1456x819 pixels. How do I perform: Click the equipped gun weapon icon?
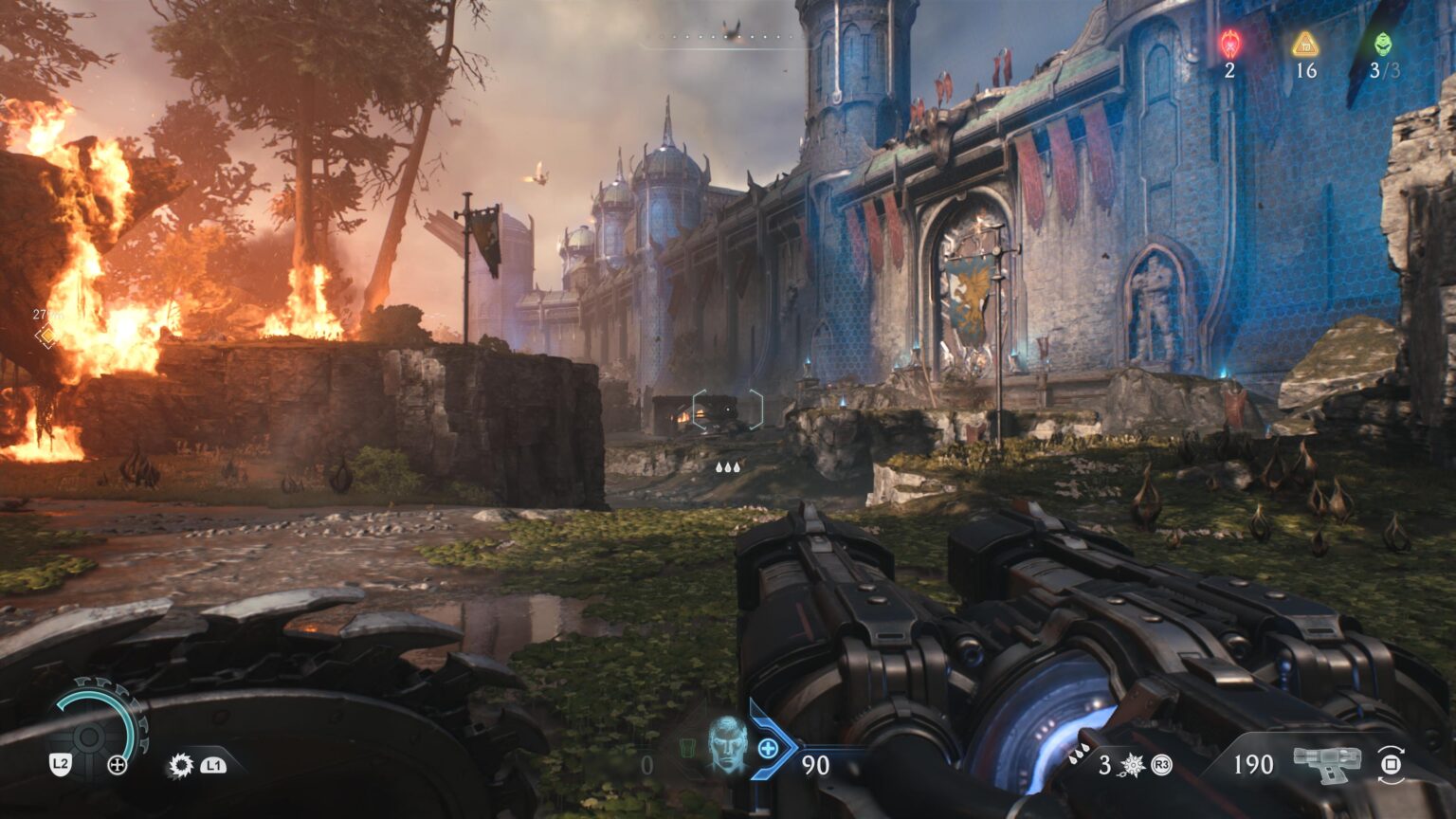point(1327,763)
